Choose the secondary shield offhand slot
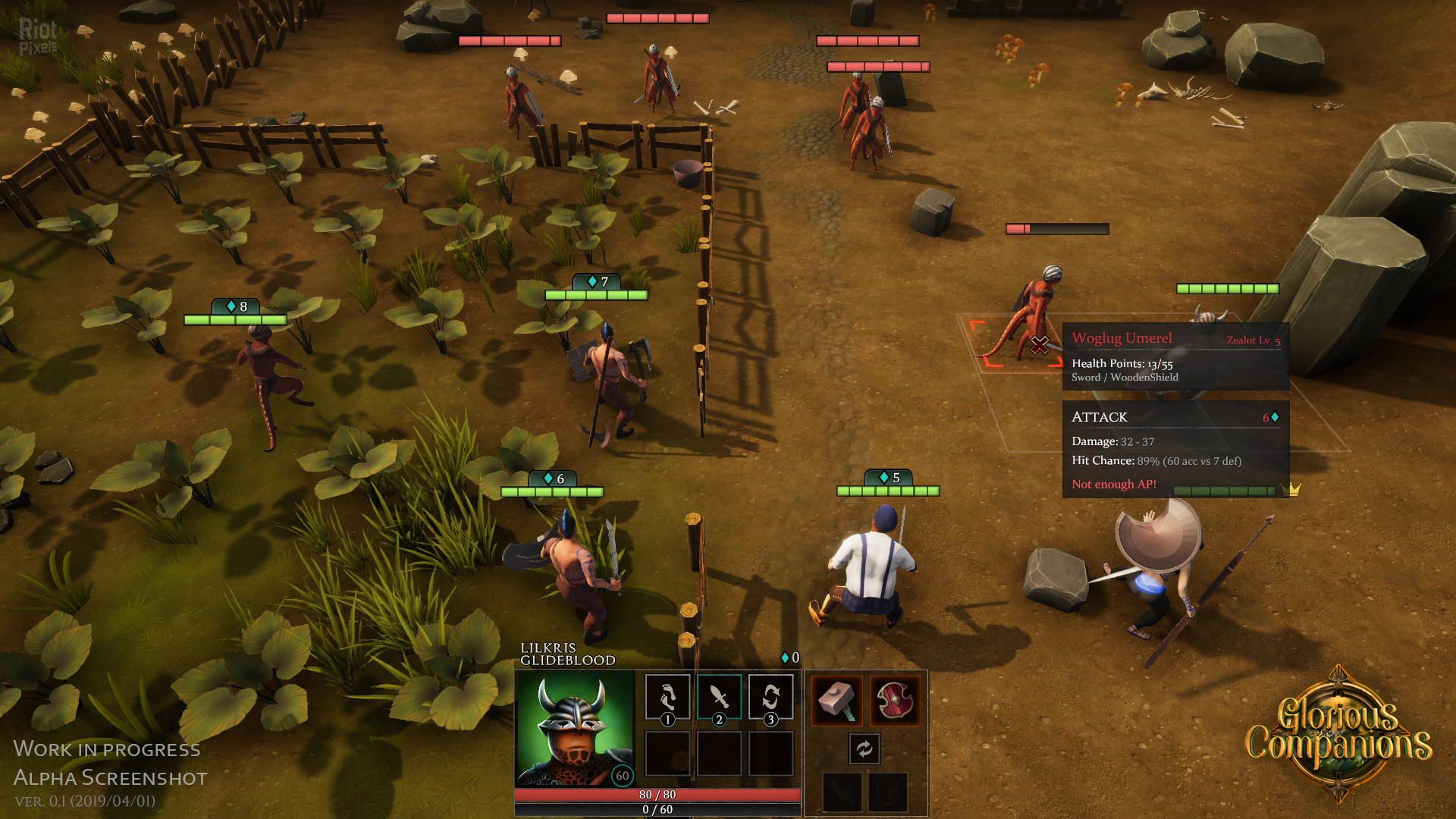 (x=888, y=792)
